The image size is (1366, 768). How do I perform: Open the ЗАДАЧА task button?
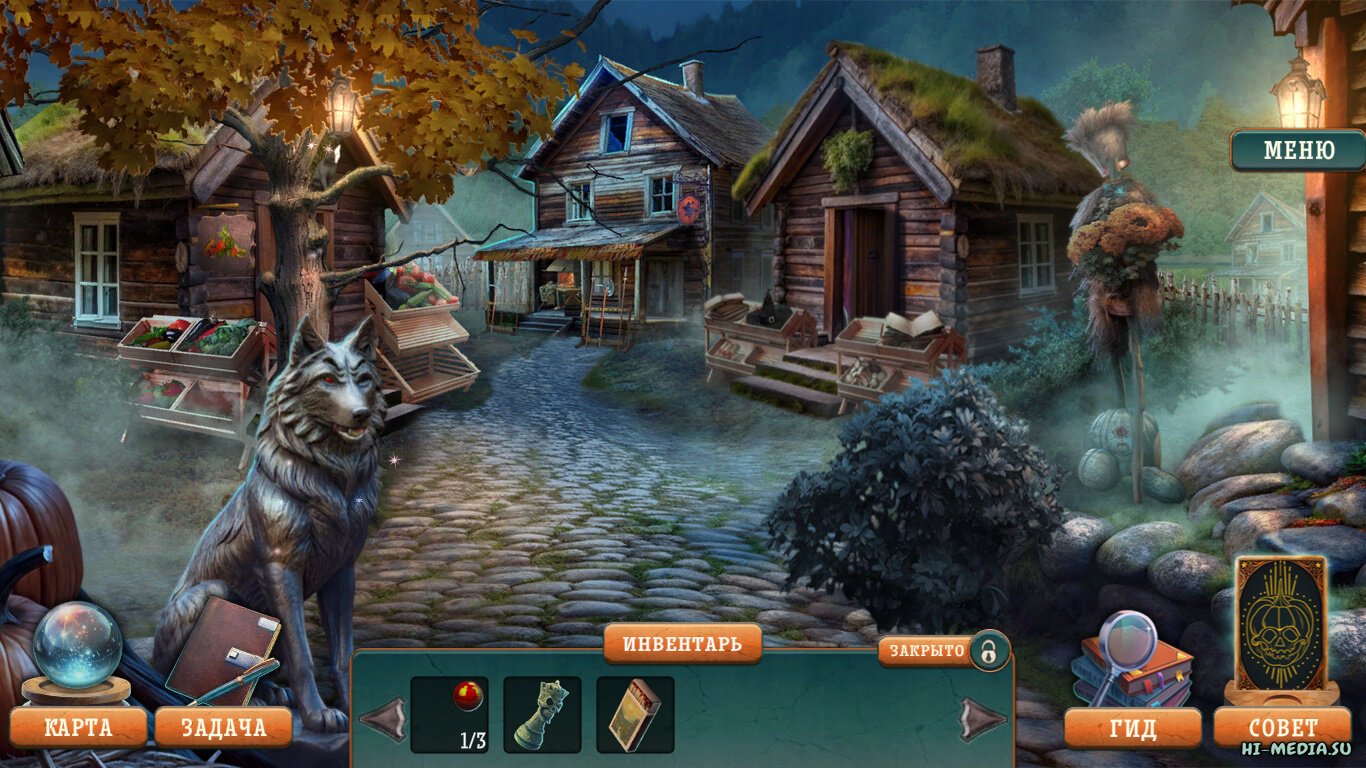pos(223,727)
